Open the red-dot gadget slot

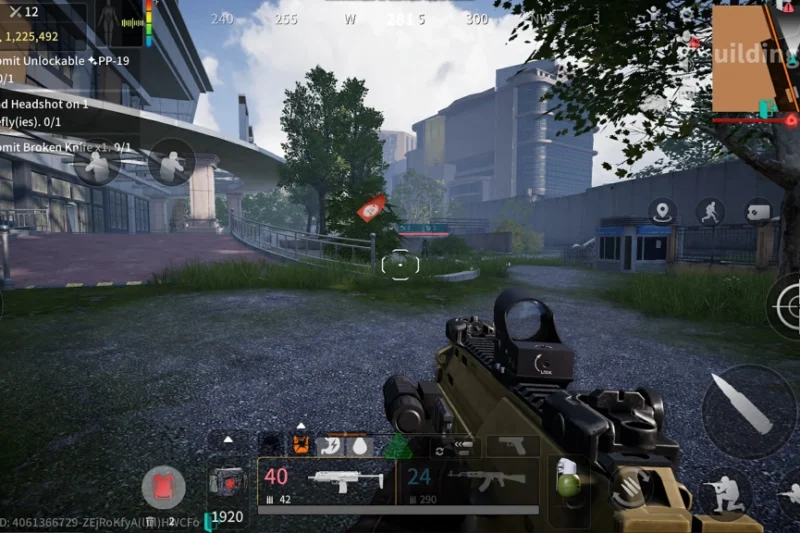[226, 482]
